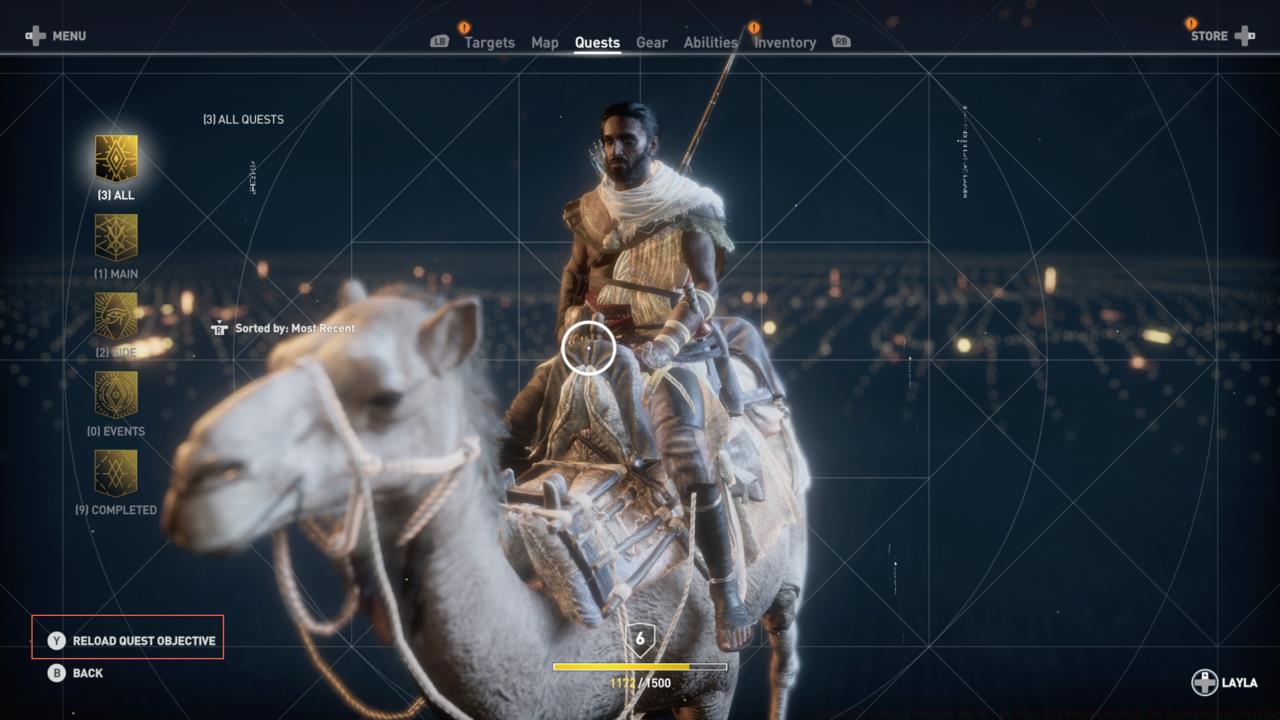
Task: Open the (1) MAIN quests category icon
Action: point(115,235)
